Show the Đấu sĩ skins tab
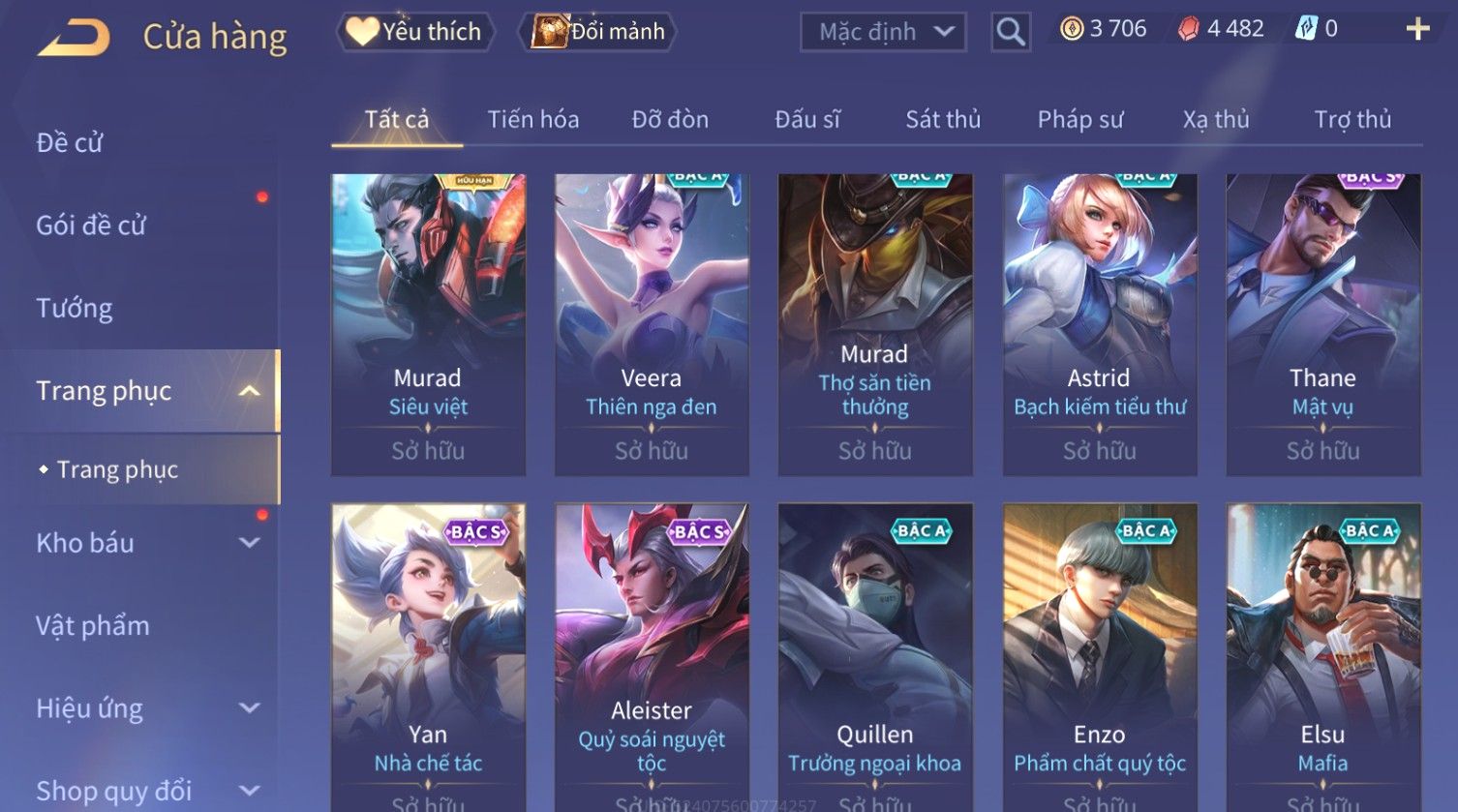Screen dimensions: 1458x812 (x=807, y=119)
